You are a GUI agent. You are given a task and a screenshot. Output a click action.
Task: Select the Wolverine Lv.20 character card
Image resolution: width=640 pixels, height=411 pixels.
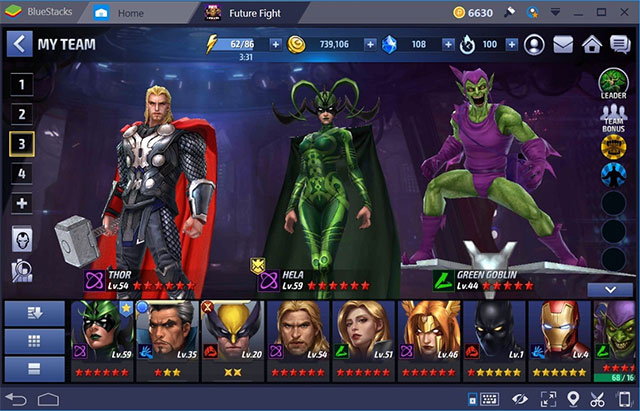tap(232, 340)
